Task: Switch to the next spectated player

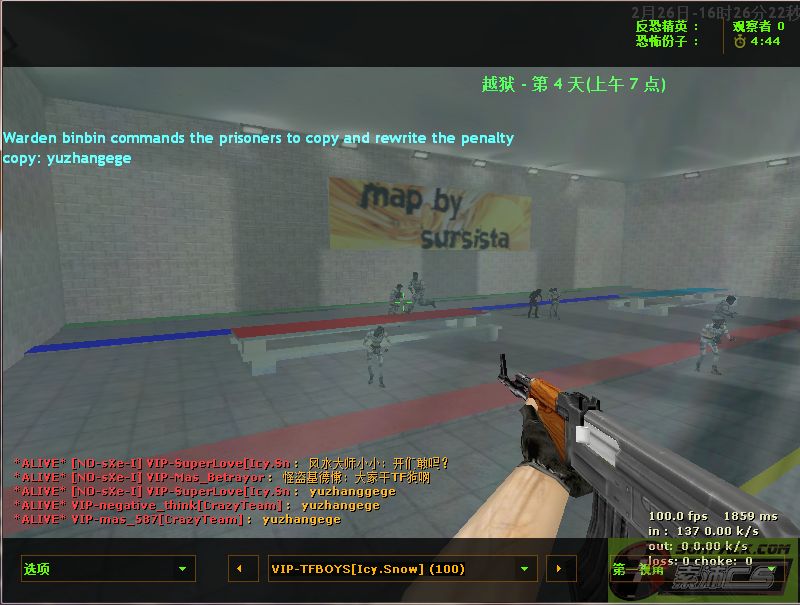Action: [x=559, y=569]
